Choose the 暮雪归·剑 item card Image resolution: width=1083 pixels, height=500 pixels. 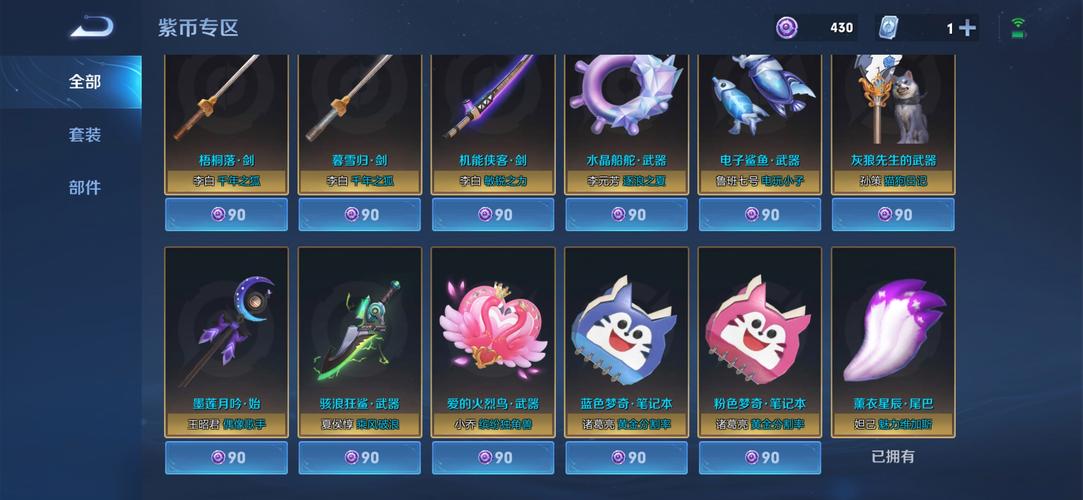(359, 120)
